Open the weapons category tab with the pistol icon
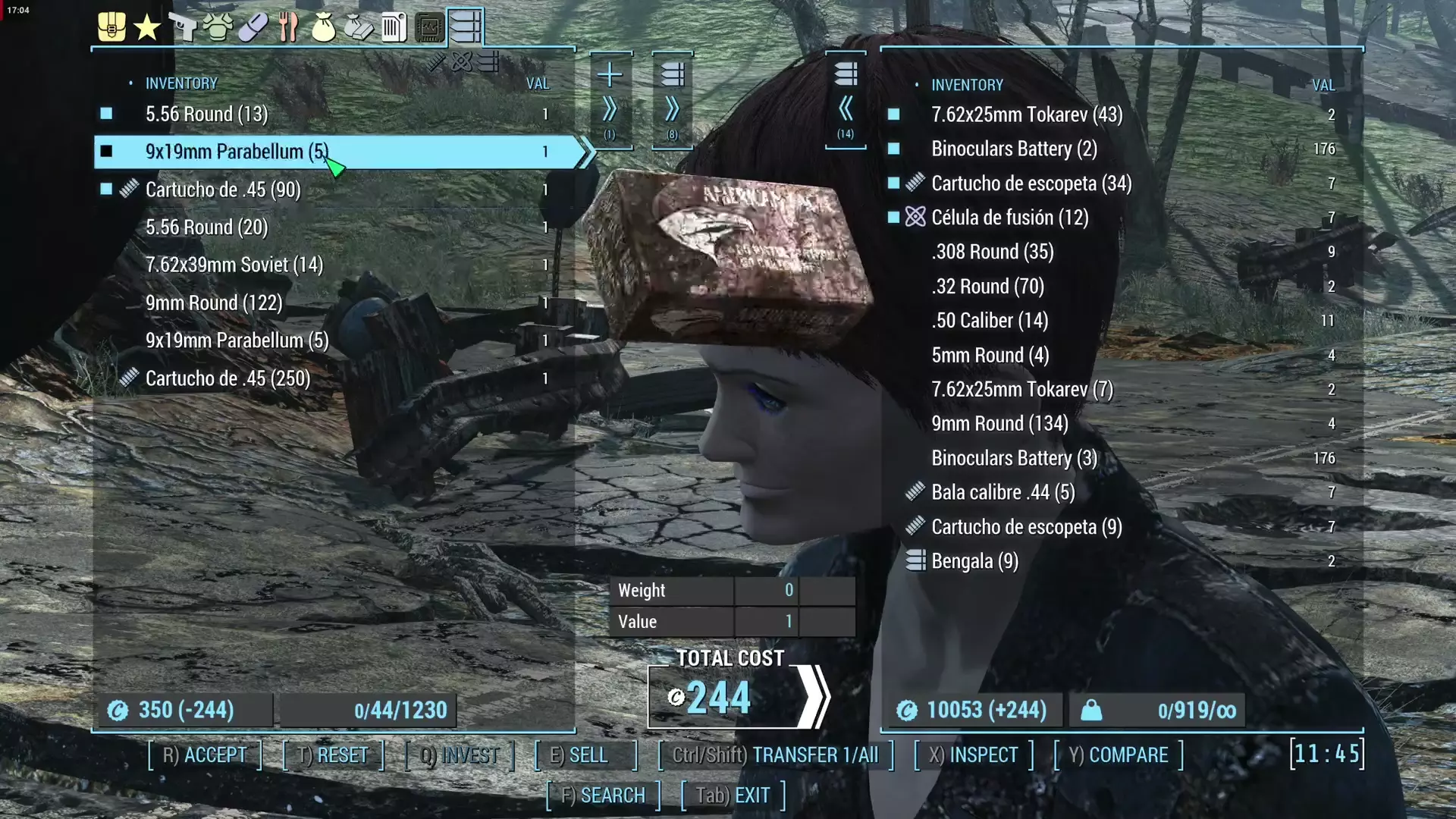Screen dimensions: 1456x819 click(x=182, y=27)
